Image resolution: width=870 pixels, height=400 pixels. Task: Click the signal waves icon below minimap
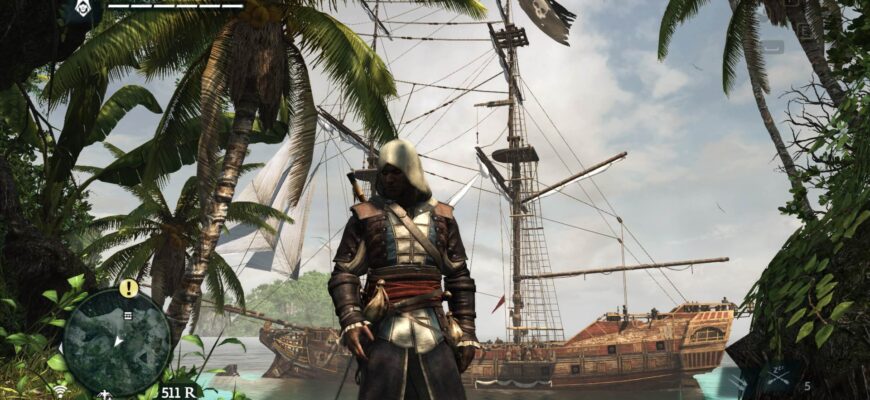[61, 390]
